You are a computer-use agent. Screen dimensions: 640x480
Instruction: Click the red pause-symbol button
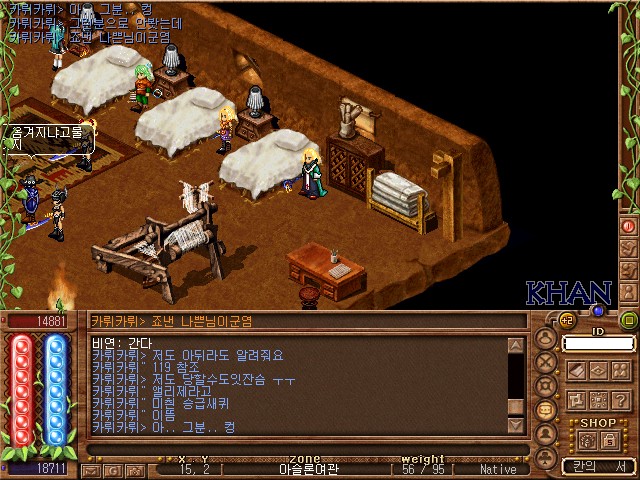click(629, 226)
